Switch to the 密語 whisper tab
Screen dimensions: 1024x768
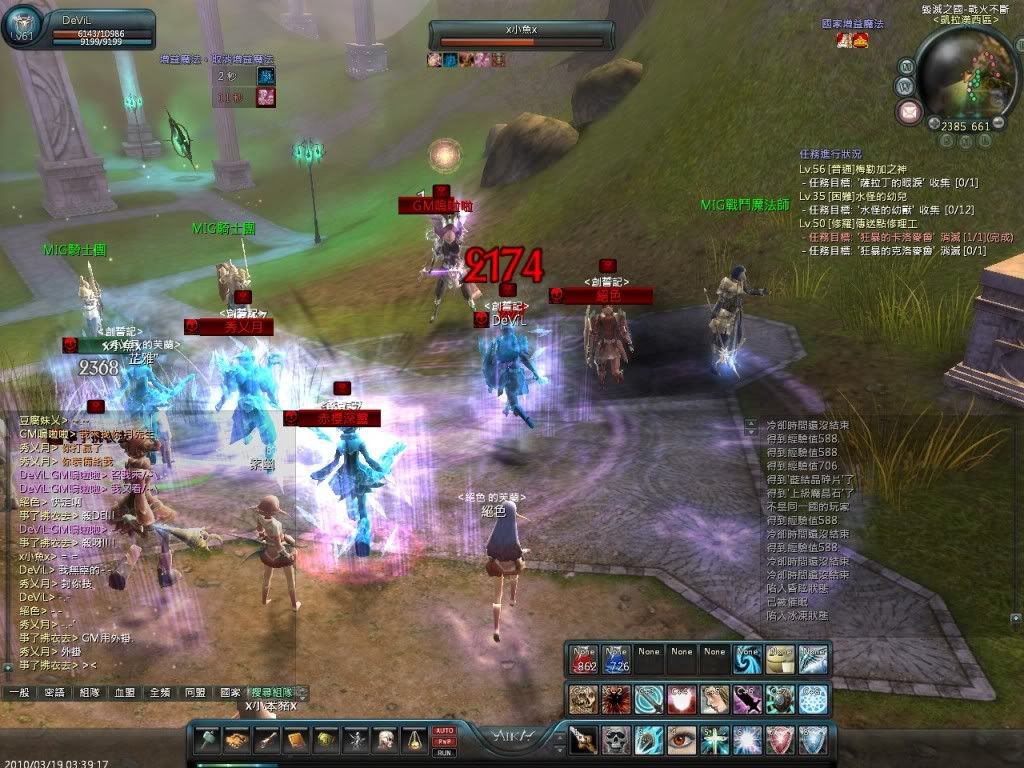coord(54,692)
